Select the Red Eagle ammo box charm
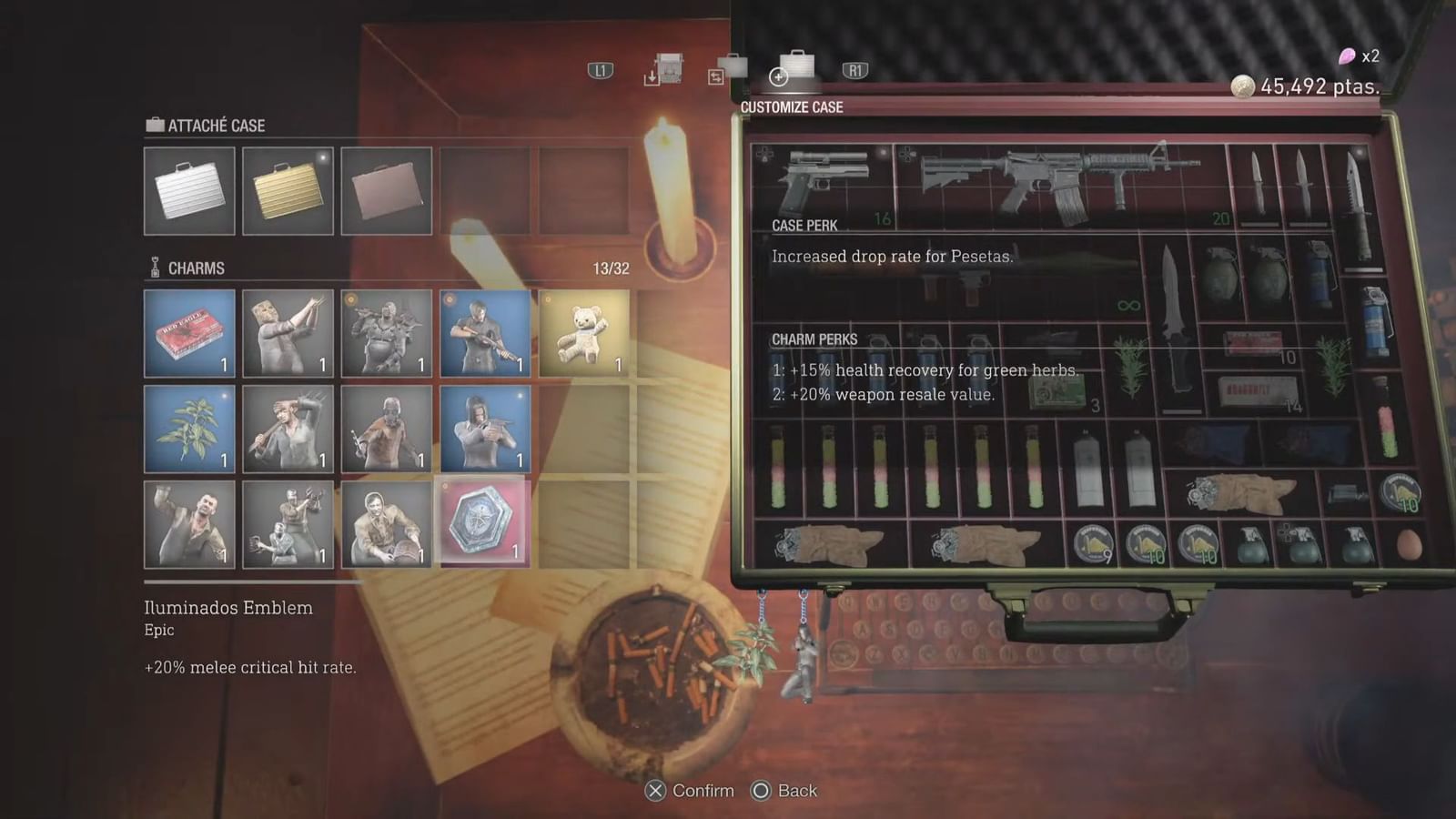Screen dimensions: 1456x819 click(x=188, y=335)
